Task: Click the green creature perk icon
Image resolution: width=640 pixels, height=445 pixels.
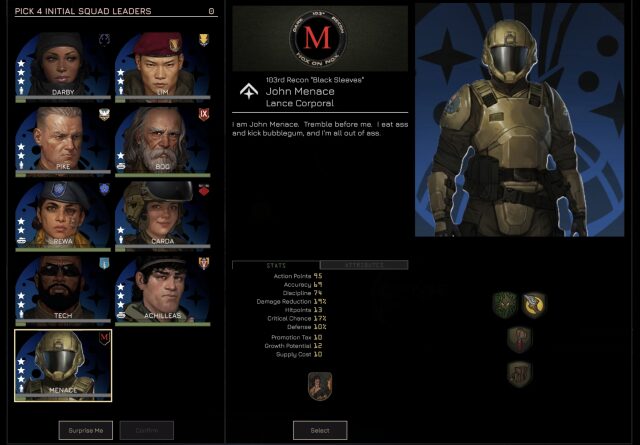Action: point(505,304)
